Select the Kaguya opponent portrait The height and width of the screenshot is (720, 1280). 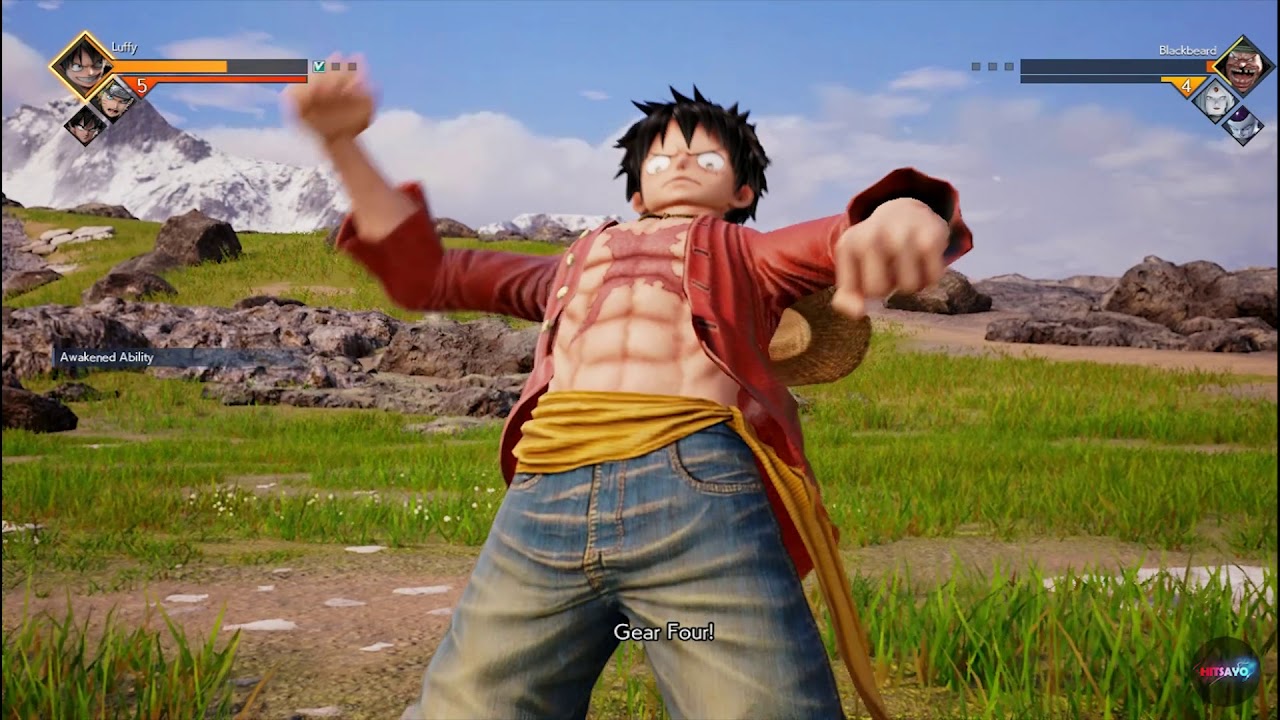pyautogui.click(x=1214, y=100)
